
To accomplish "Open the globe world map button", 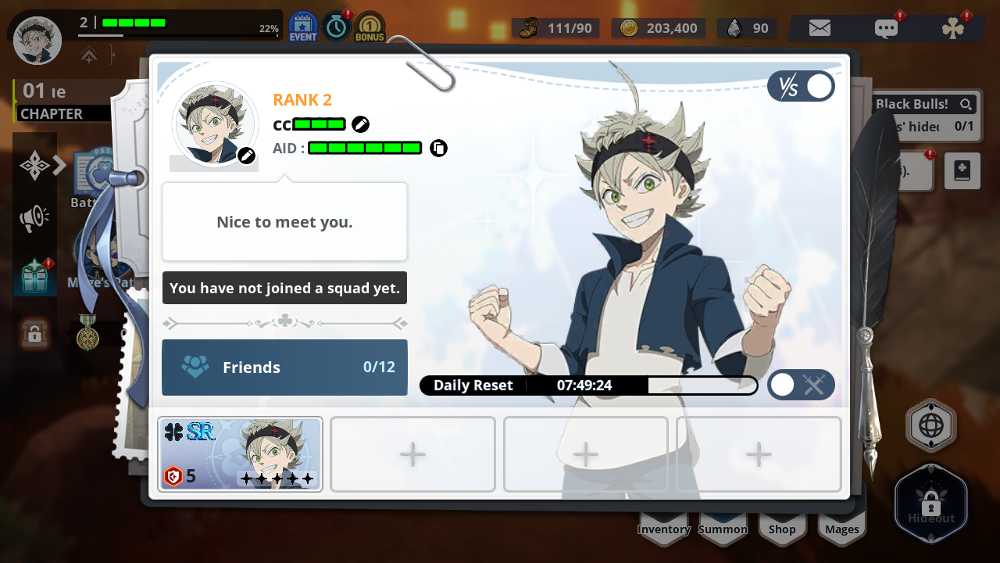I will click(931, 426).
